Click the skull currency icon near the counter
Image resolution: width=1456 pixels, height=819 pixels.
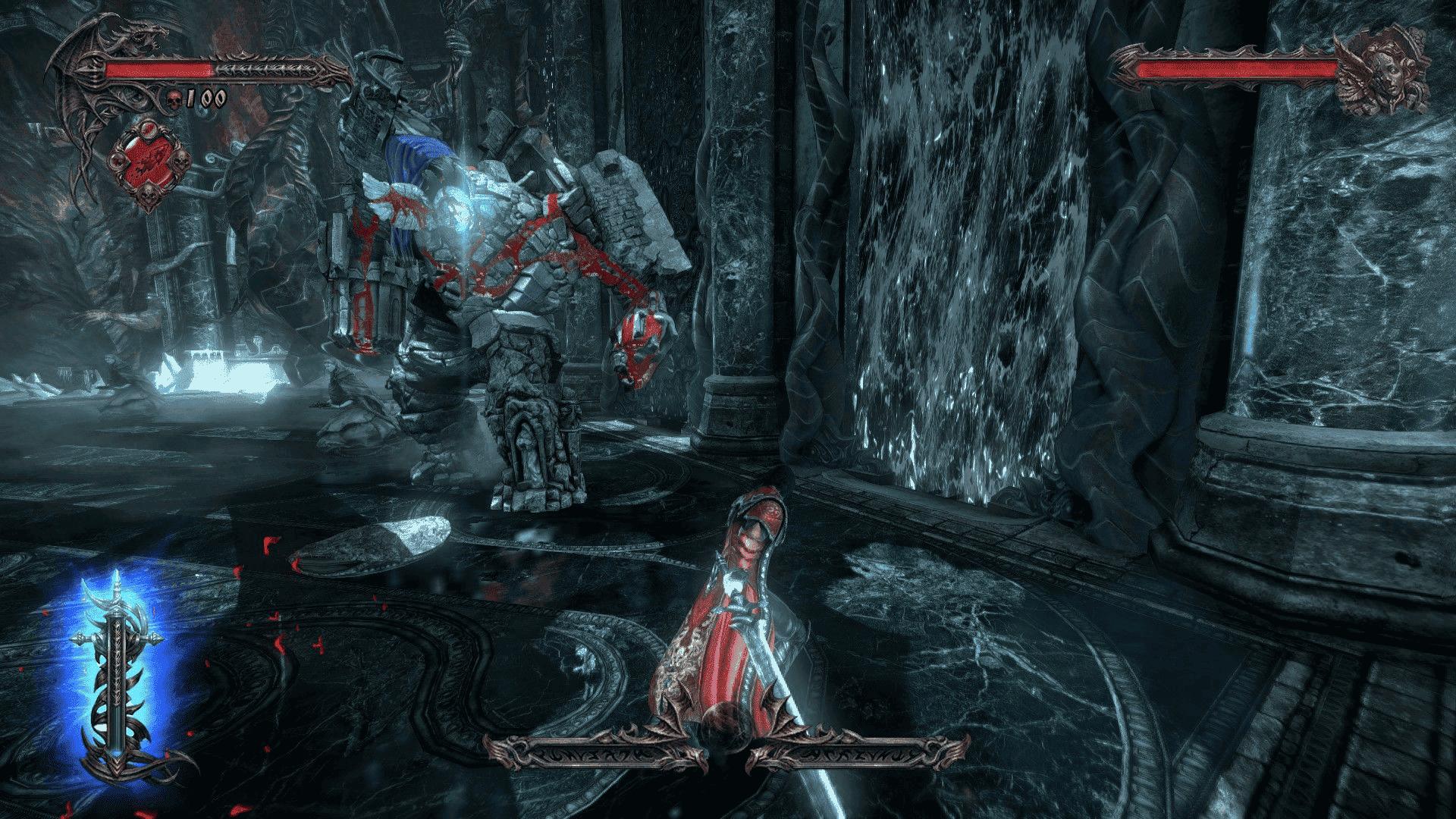tap(173, 99)
